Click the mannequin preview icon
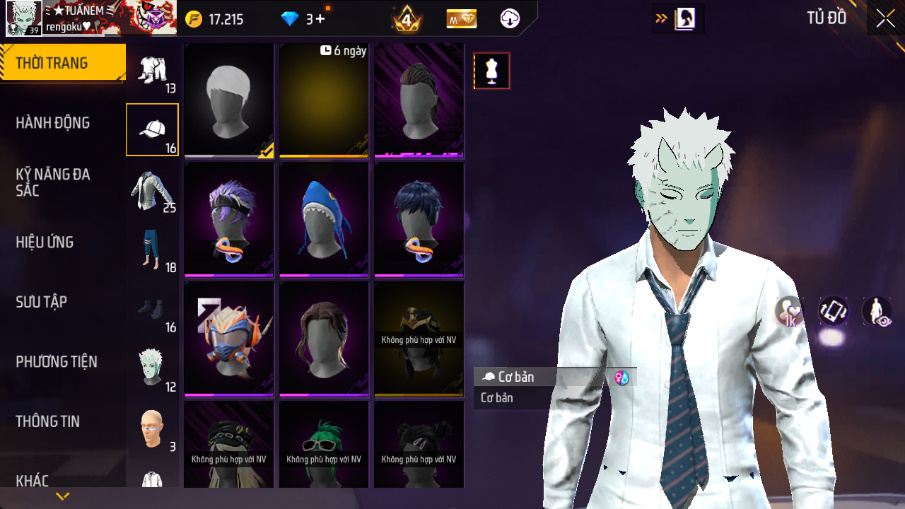The height and width of the screenshot is (509, 905). coord(491,71)
